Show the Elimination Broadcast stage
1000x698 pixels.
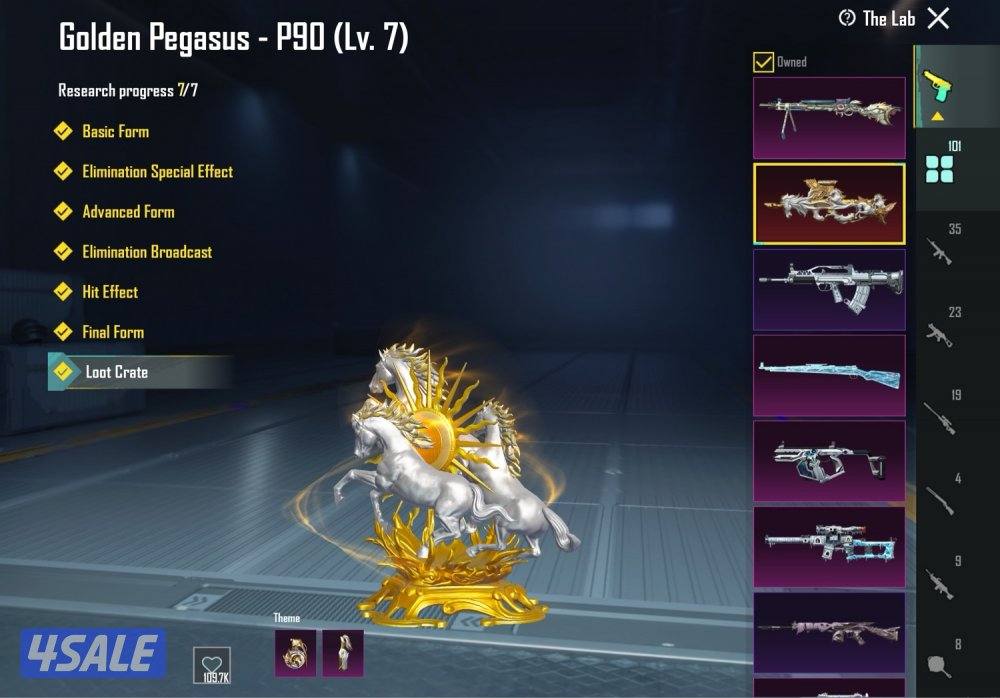(x=147, y=251)
